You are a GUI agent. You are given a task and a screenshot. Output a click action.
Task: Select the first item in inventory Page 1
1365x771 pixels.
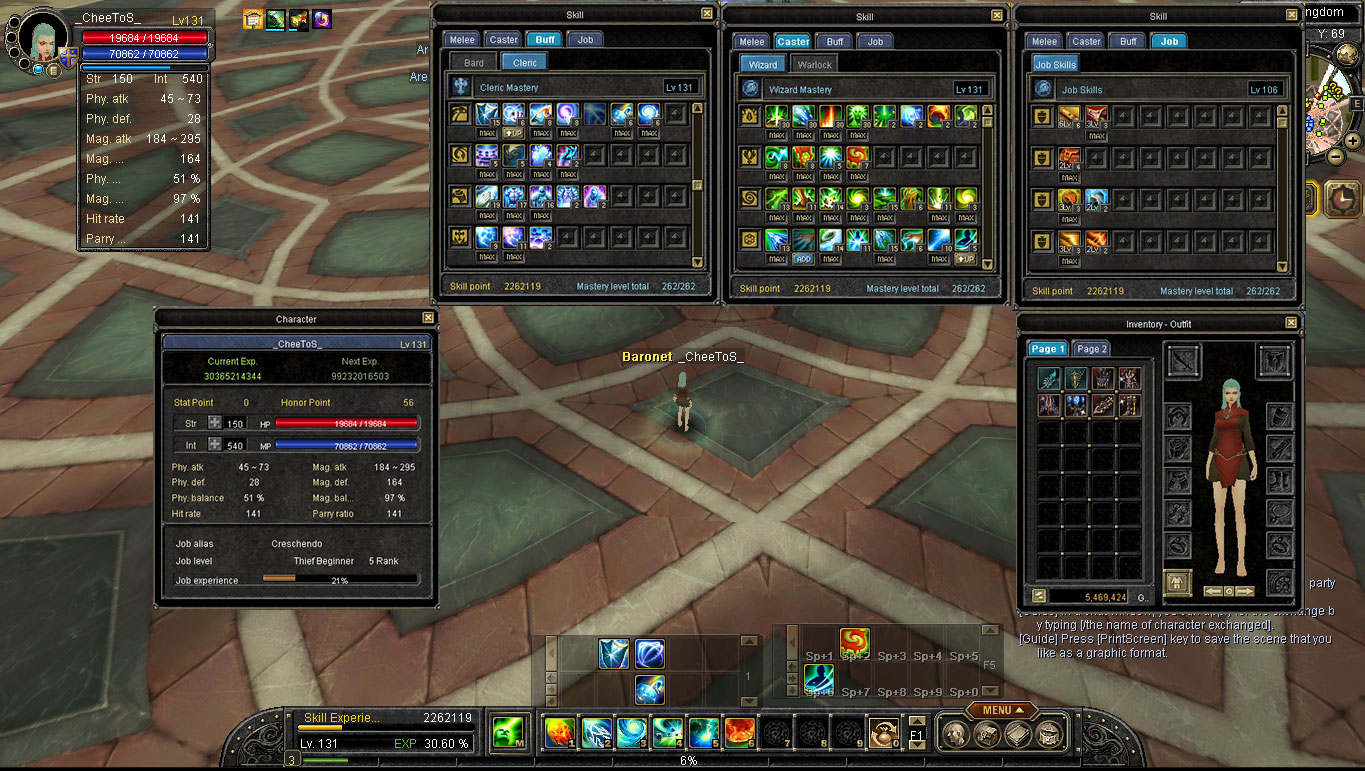(x=1049, y=378)
